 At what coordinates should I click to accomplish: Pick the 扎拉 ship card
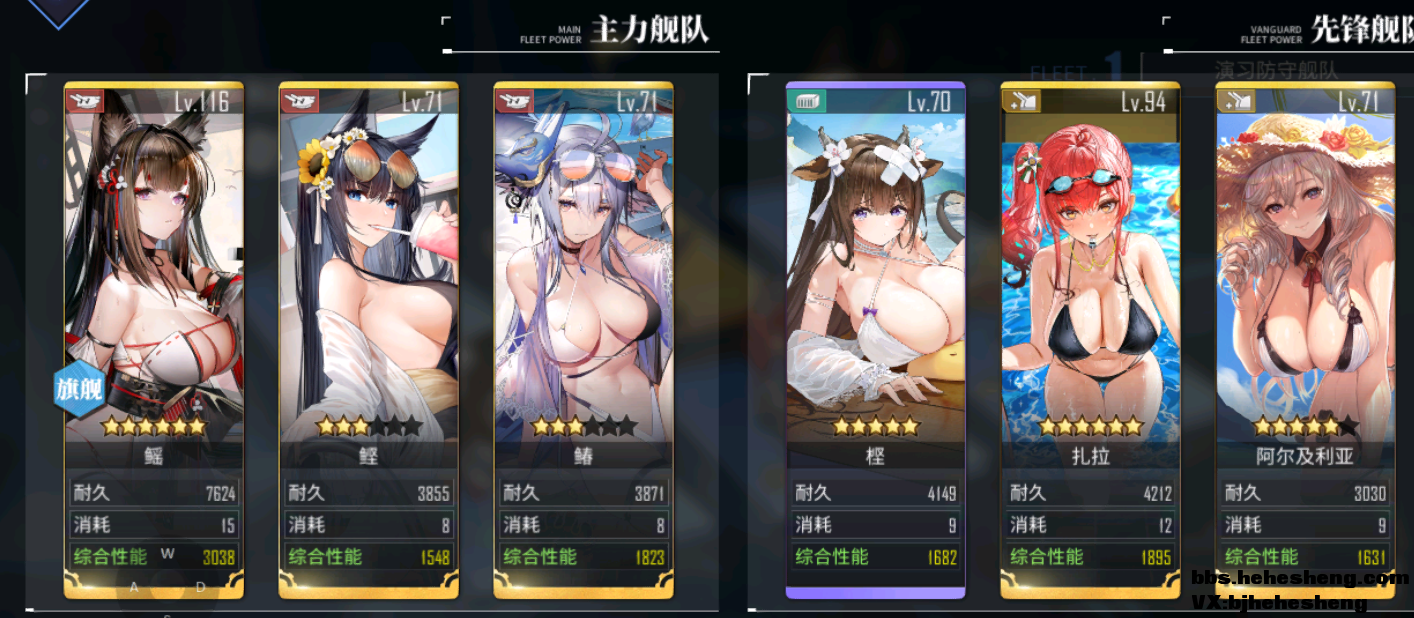point(1090,300)
